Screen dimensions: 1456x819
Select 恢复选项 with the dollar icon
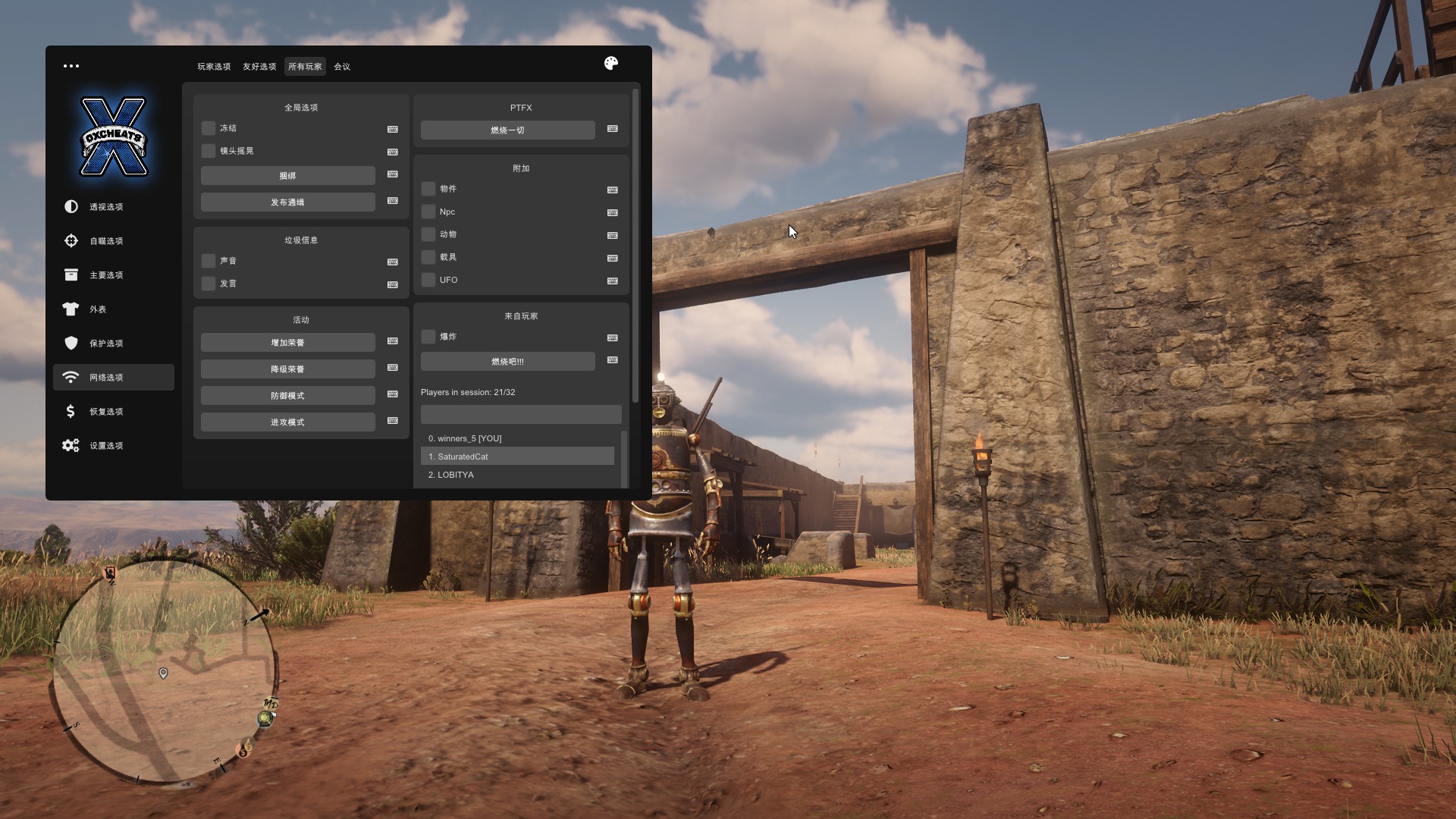(x=106, y=412)
